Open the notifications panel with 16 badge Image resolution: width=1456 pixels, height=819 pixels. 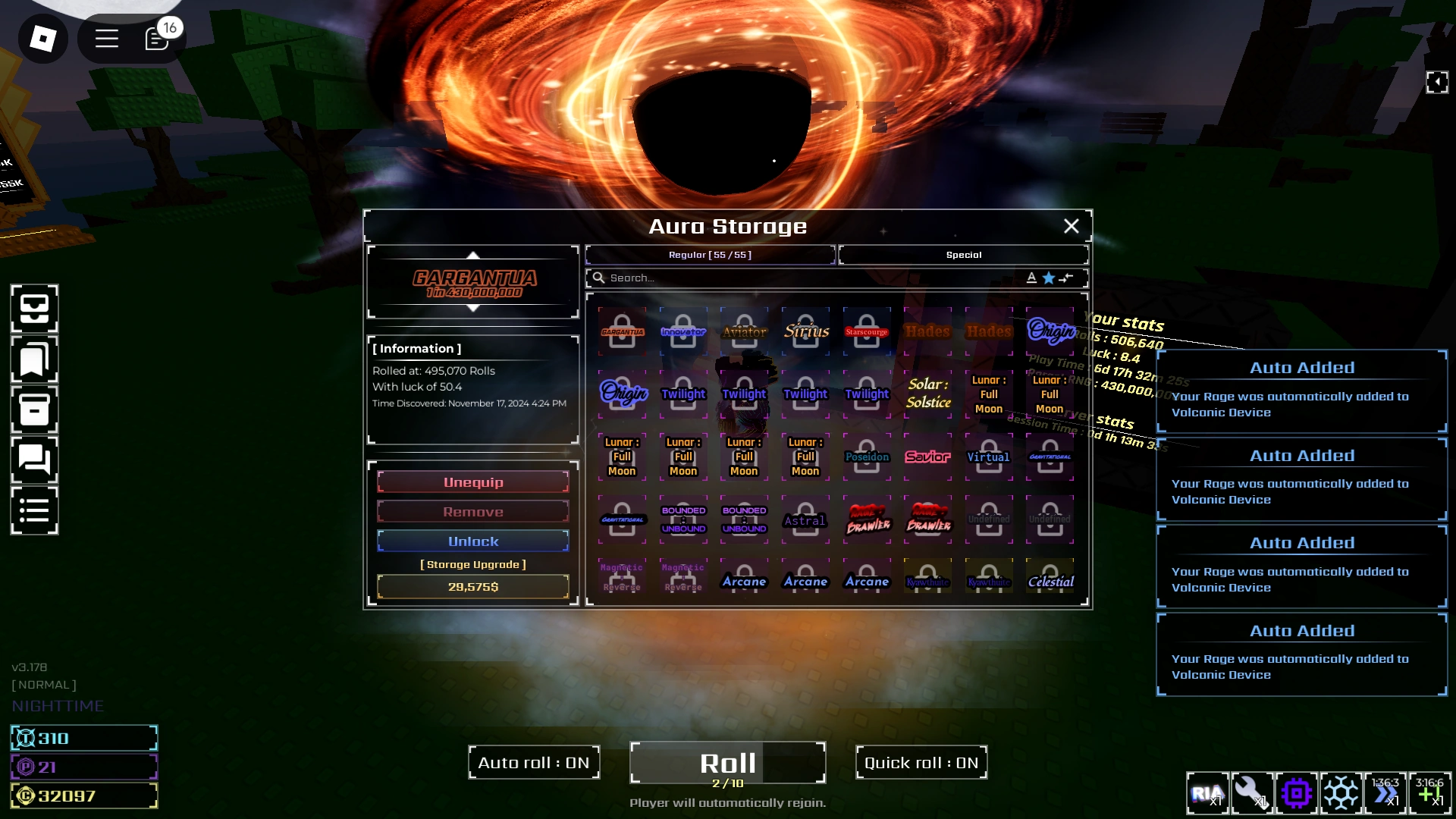[157, 38]
